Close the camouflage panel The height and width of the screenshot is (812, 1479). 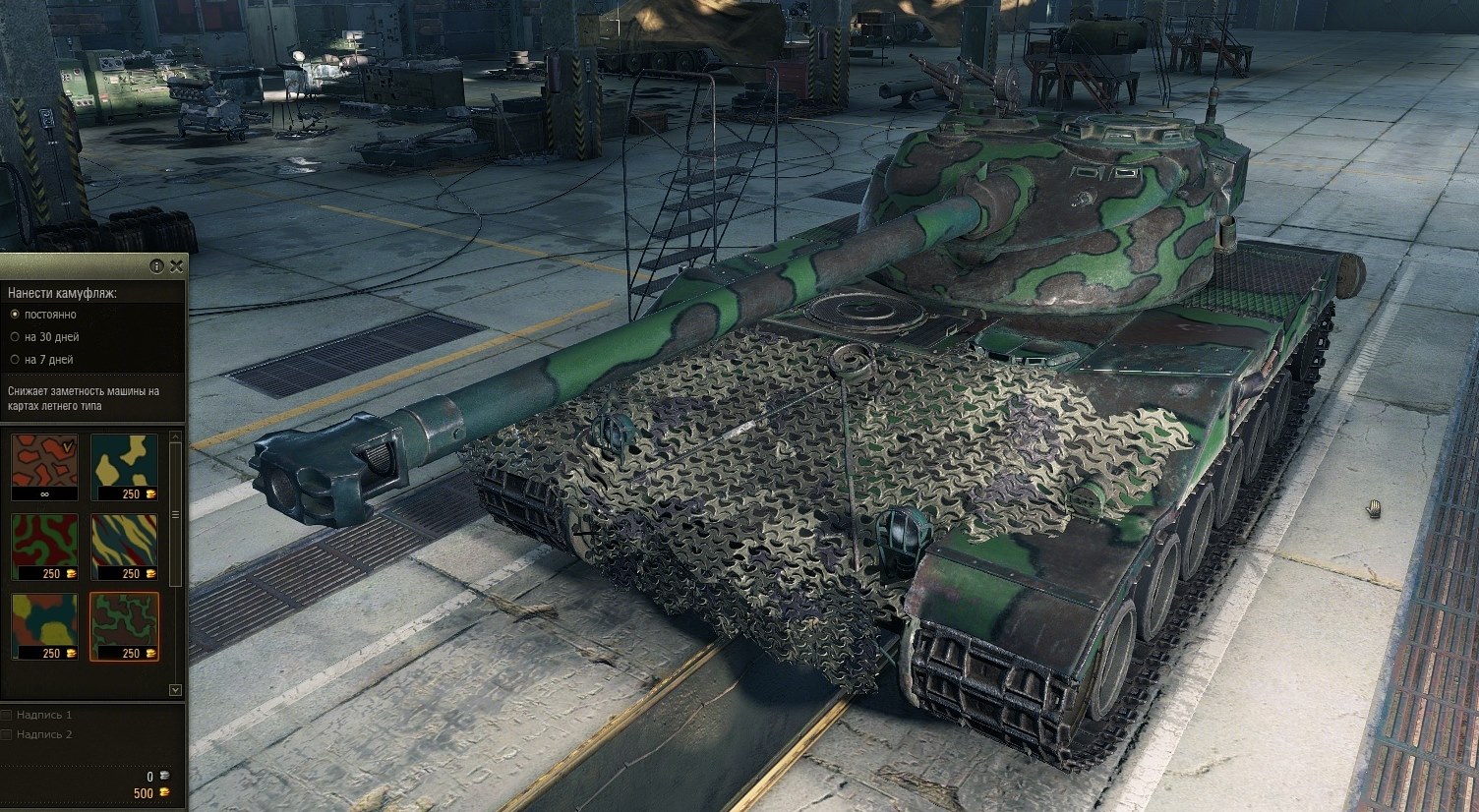[176, 266]
